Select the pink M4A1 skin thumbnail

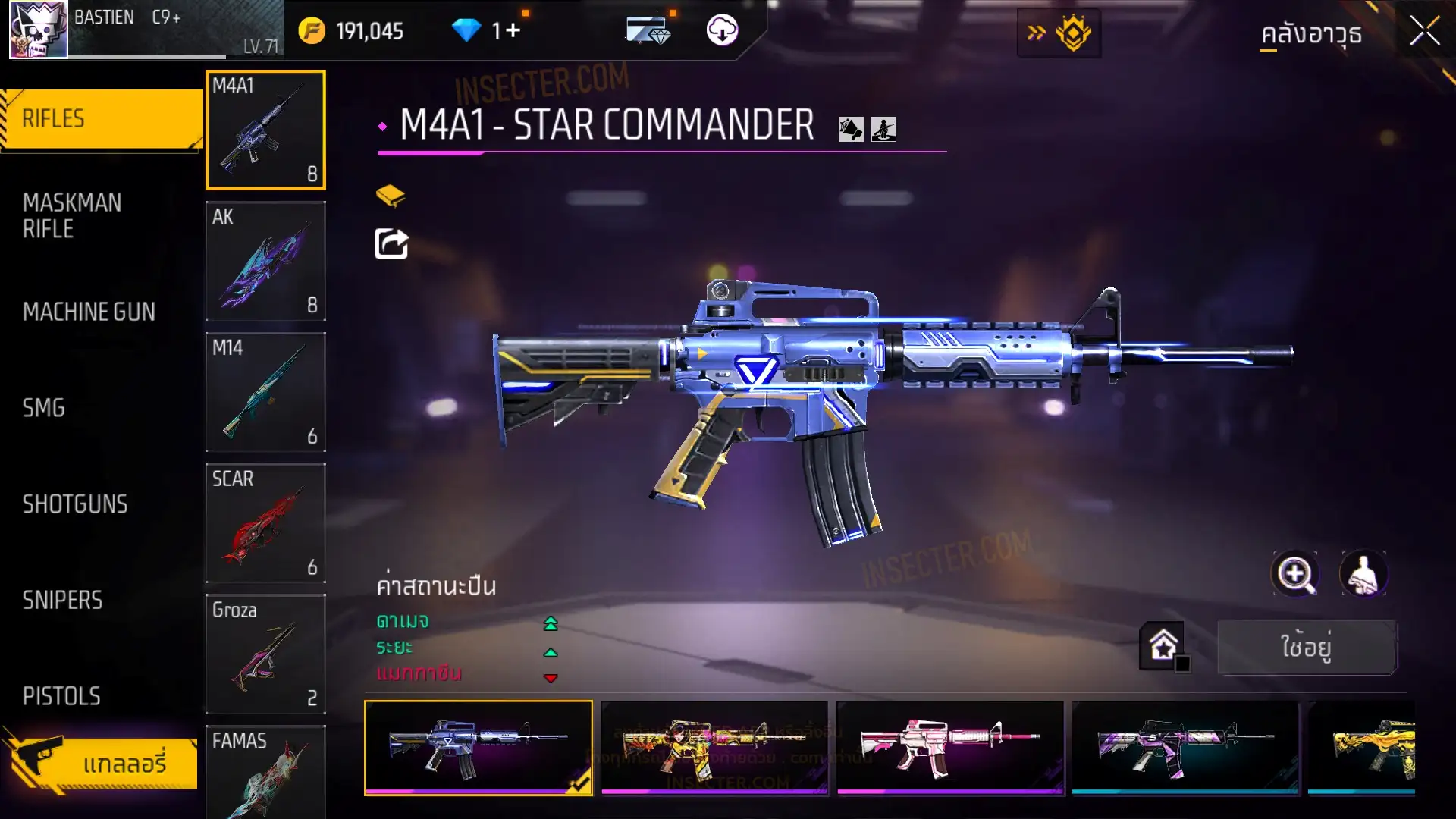coord(949,748)
